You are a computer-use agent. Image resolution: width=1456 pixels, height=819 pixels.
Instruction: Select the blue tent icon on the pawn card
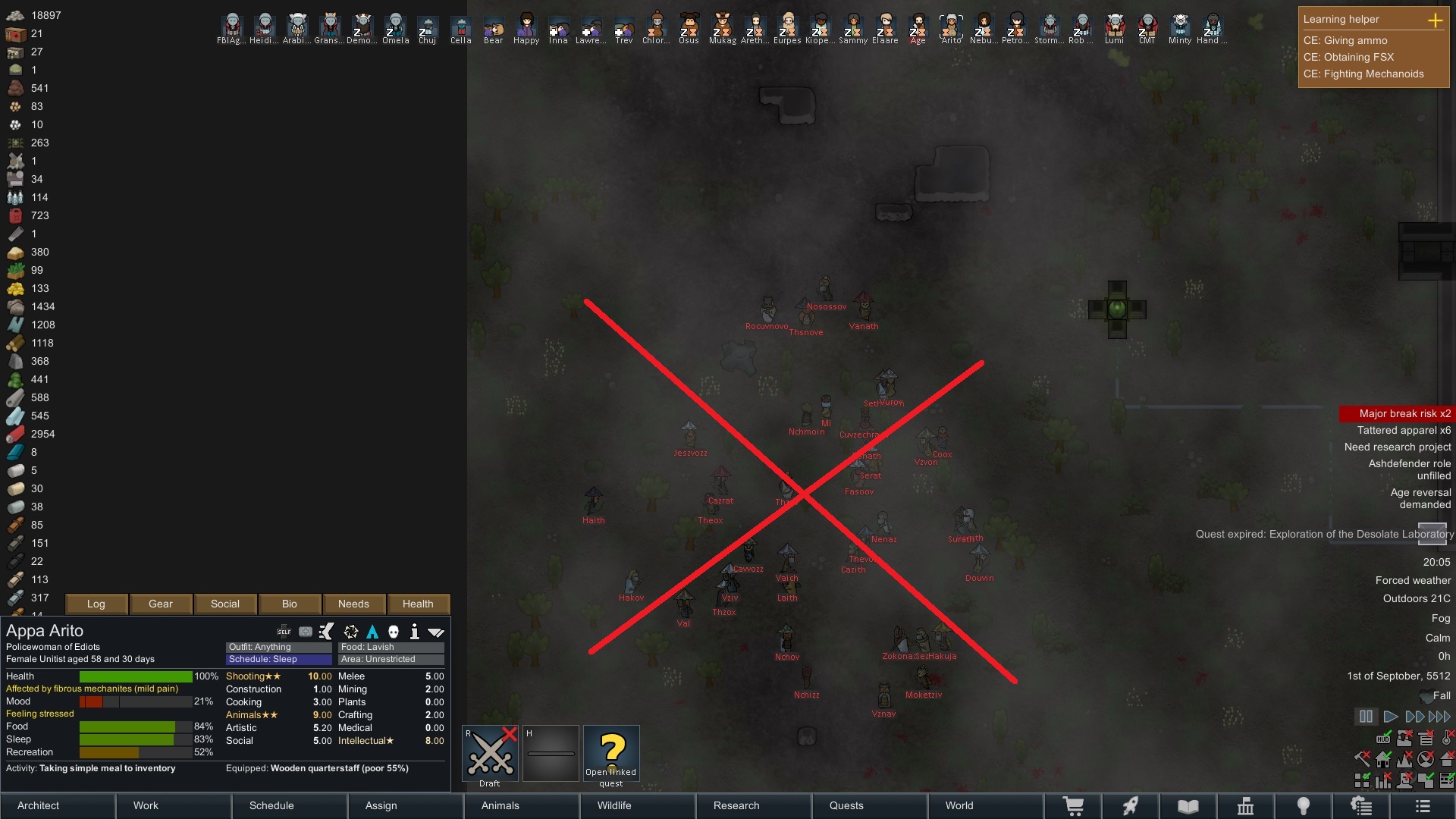coord(372,631)
